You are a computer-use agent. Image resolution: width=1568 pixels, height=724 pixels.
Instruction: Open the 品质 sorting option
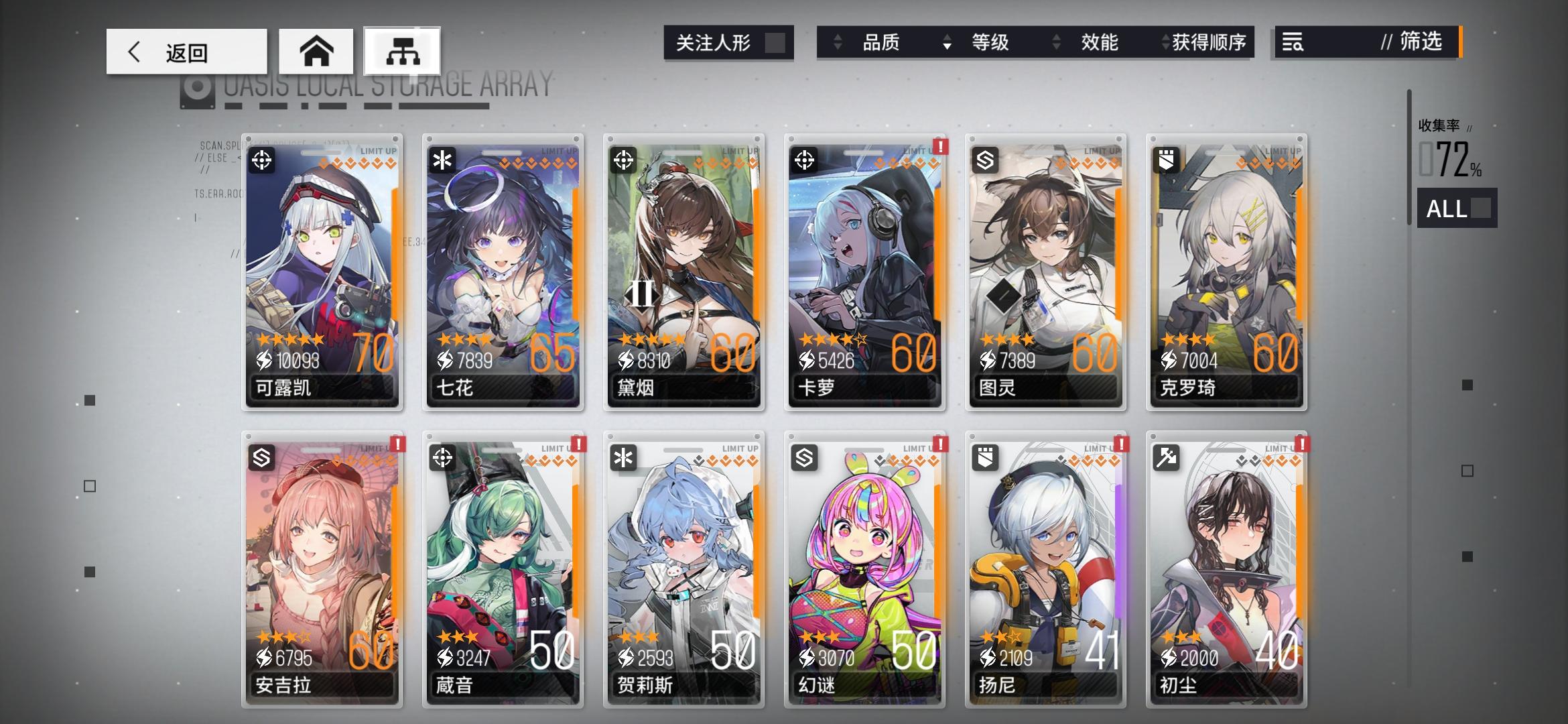pos(882,43)
